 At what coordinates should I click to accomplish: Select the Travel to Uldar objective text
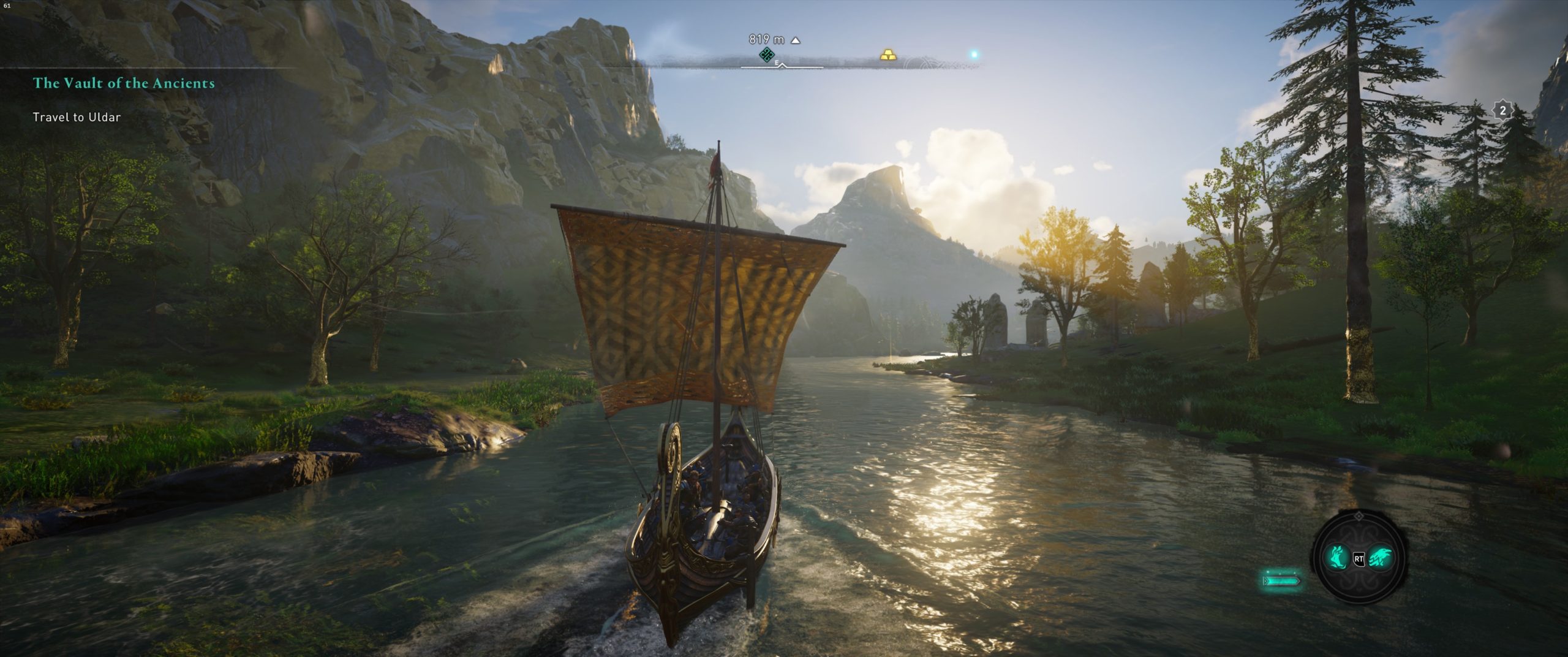coord(77,116)
